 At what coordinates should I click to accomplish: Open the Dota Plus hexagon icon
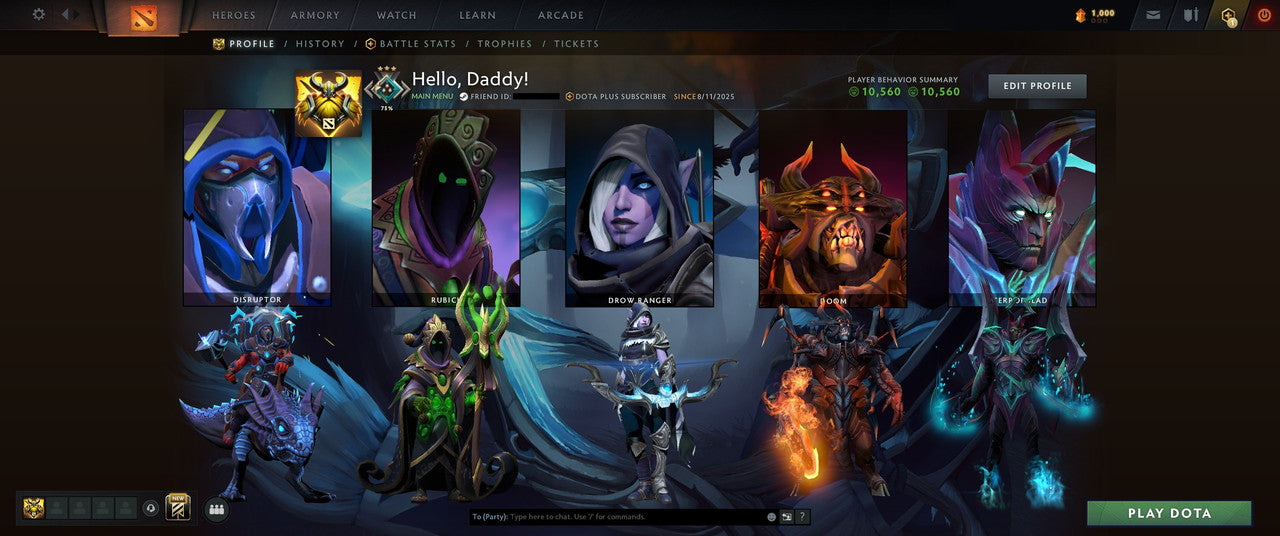click(x=1228, y=15)
